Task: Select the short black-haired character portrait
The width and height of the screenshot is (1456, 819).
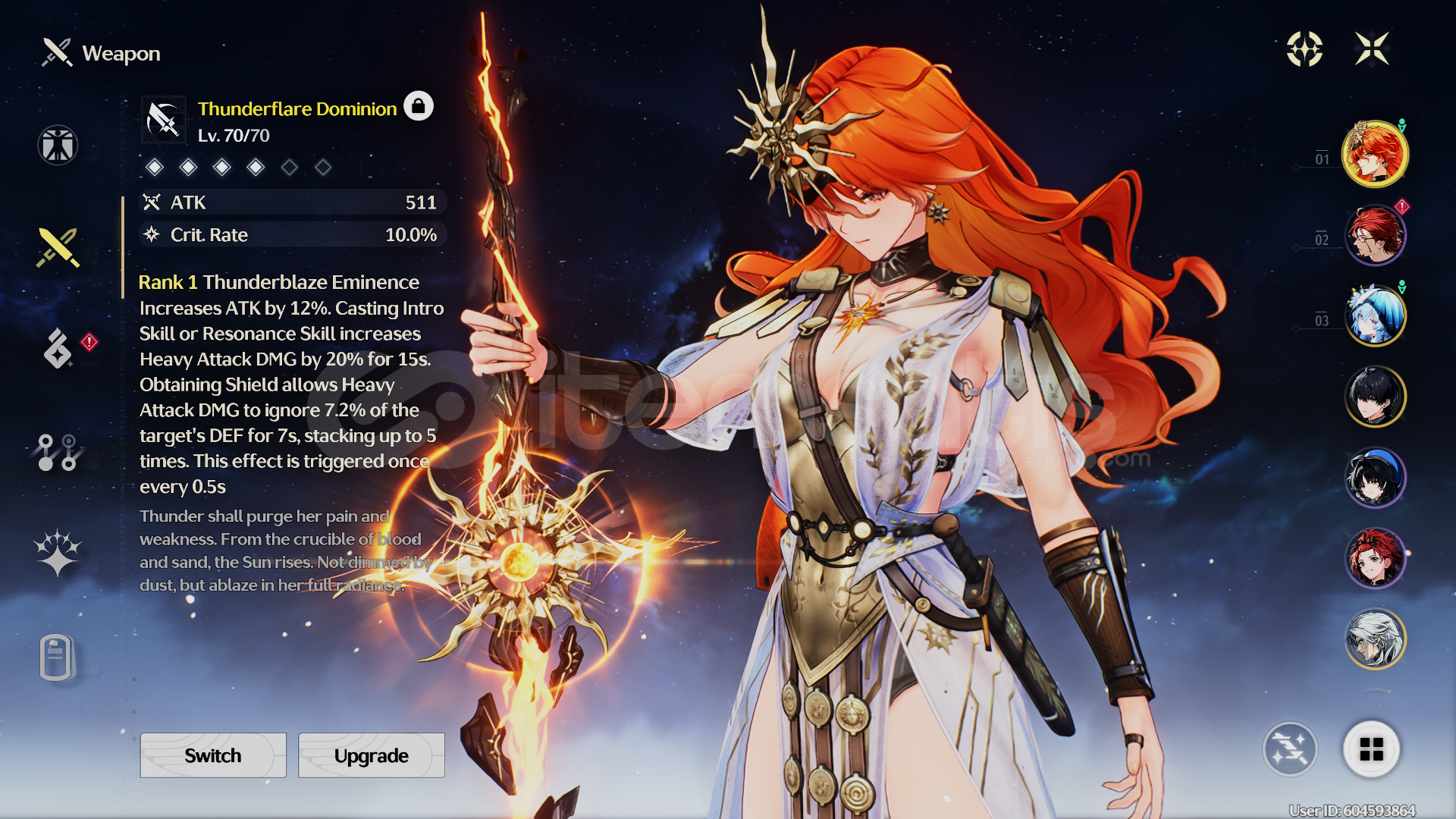Action: point(1375,397)
